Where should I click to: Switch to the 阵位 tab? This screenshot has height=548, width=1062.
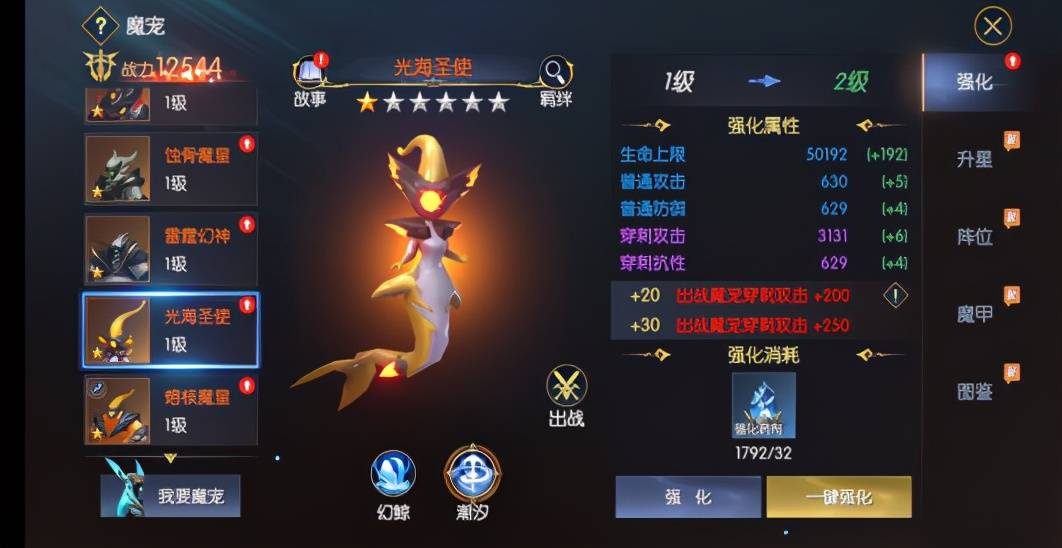[x=975, y=237]
